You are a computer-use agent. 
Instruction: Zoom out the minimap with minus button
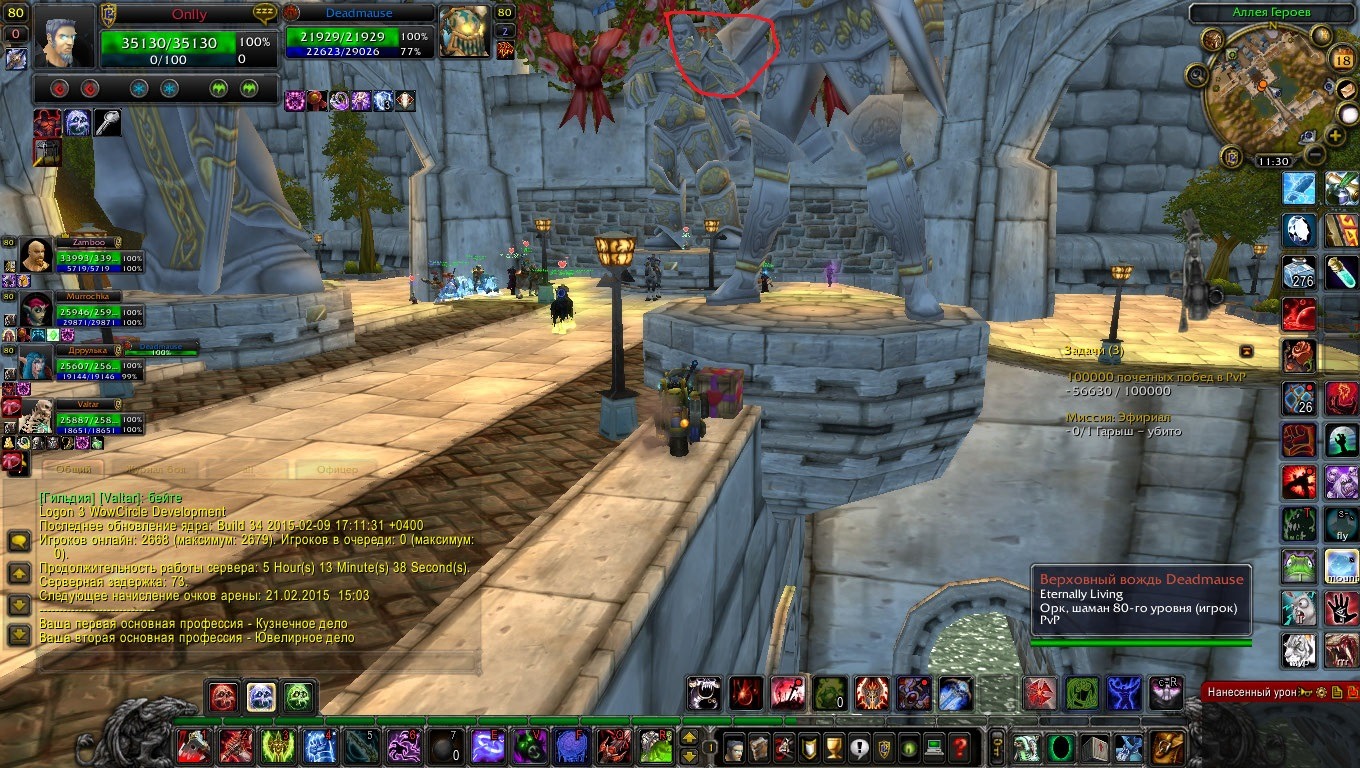pyautogui.click(x=1313, y=155)
